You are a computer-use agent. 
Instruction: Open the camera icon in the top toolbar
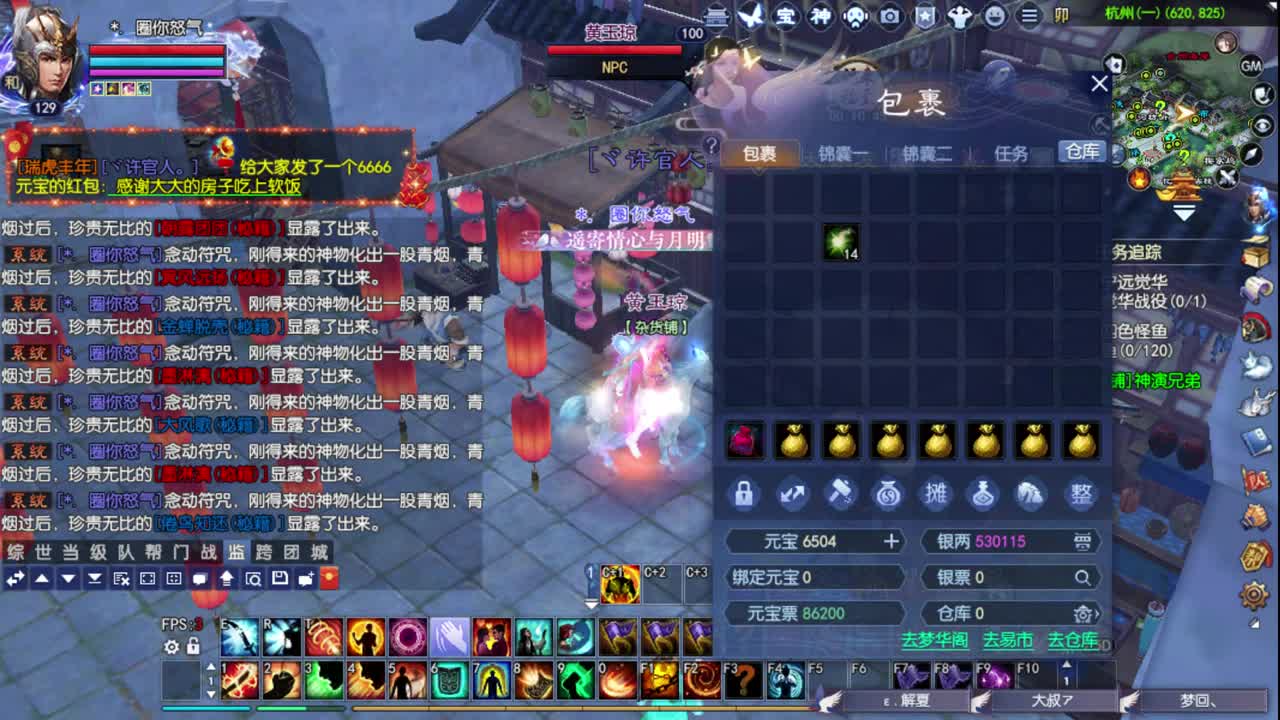[890, 15]
